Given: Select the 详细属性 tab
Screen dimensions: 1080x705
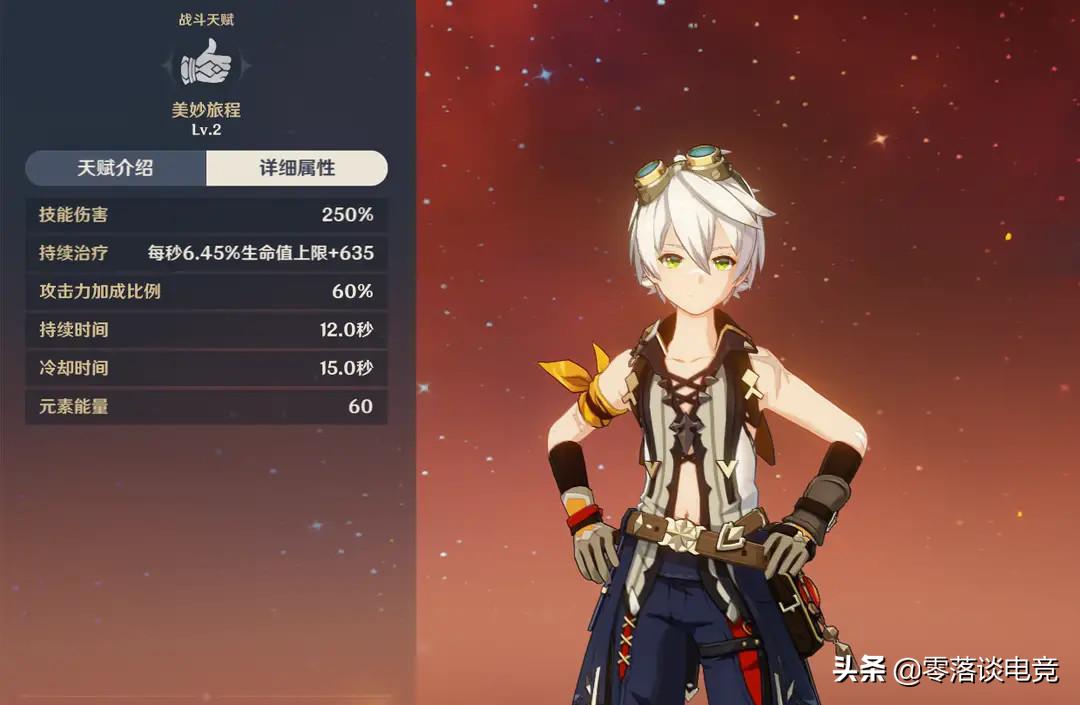Looking at the screenshot, I should (x=297, y=168).
